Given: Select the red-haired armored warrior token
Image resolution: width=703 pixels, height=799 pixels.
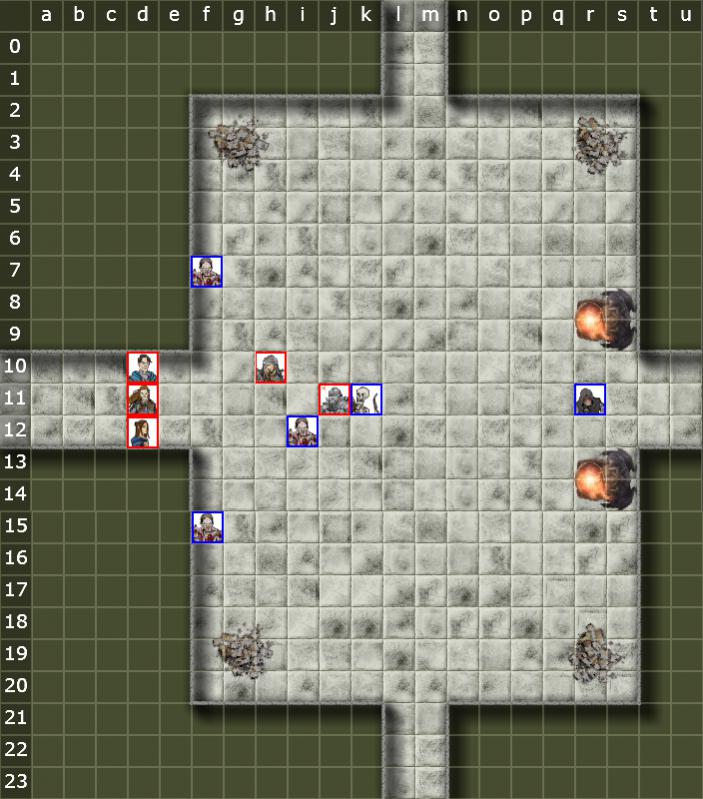Looking at the screenshot, I should (x=143, y=399).
